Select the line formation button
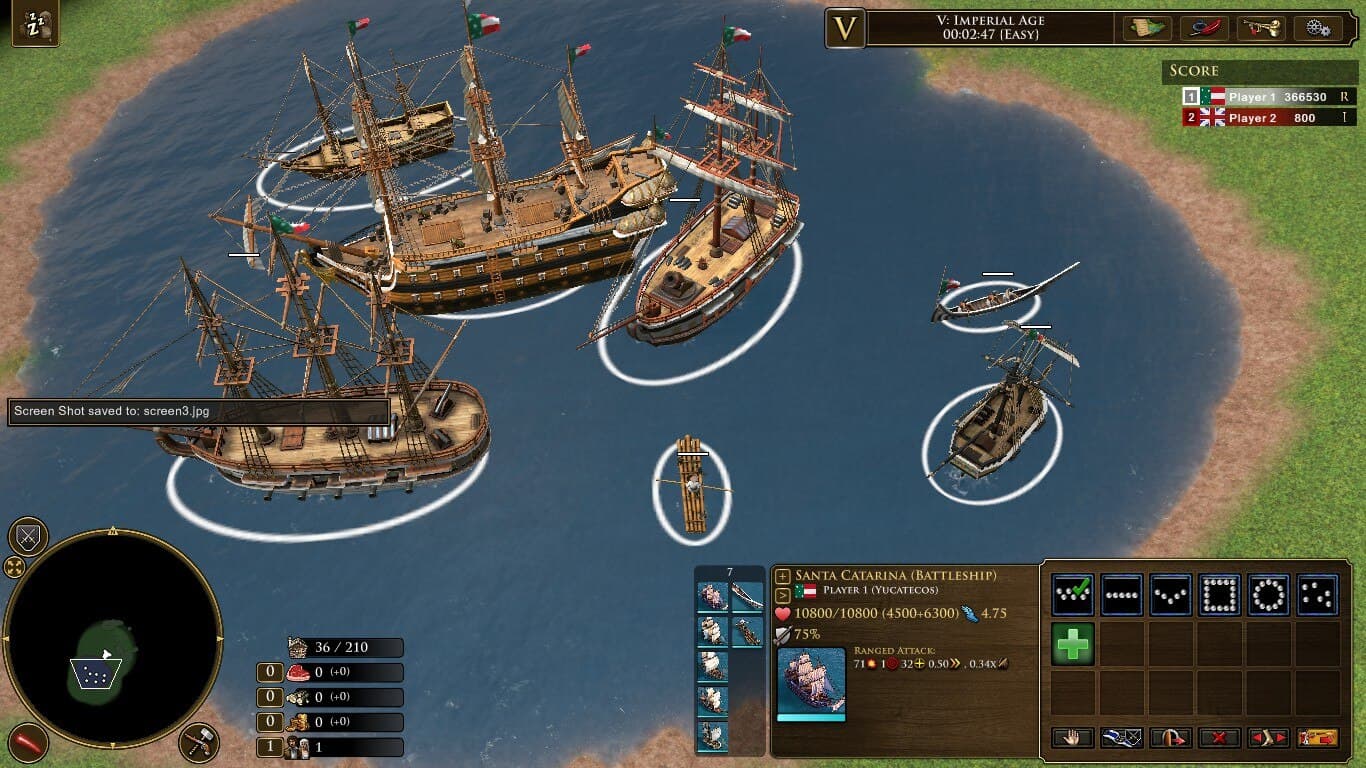 1121,595
